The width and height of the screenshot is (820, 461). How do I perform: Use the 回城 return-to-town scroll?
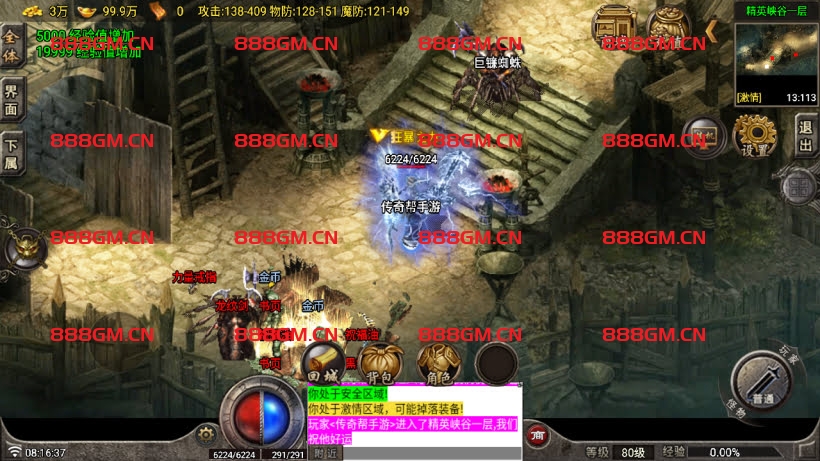tap(323, 362)
